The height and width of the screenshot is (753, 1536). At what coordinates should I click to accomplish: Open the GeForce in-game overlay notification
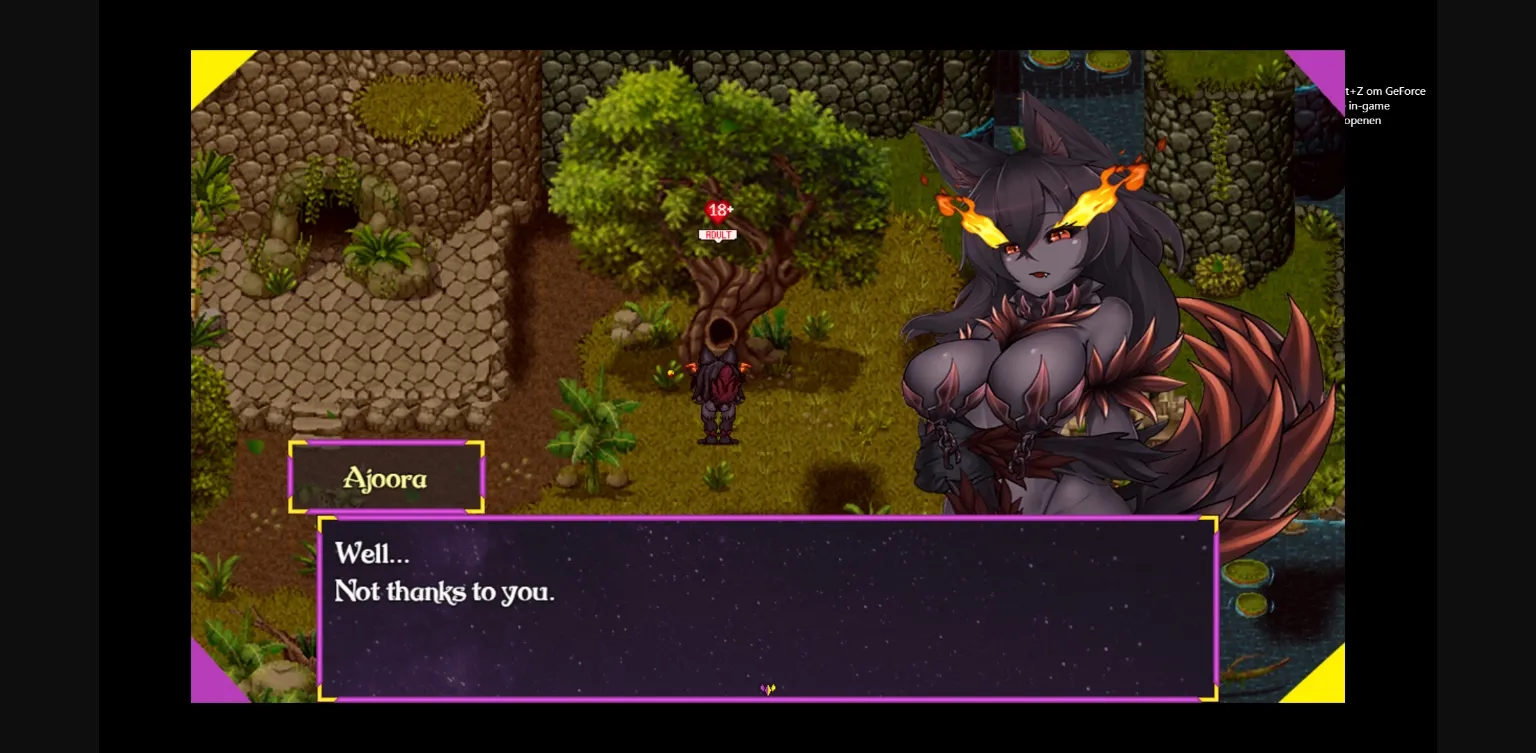point(1383,105)
